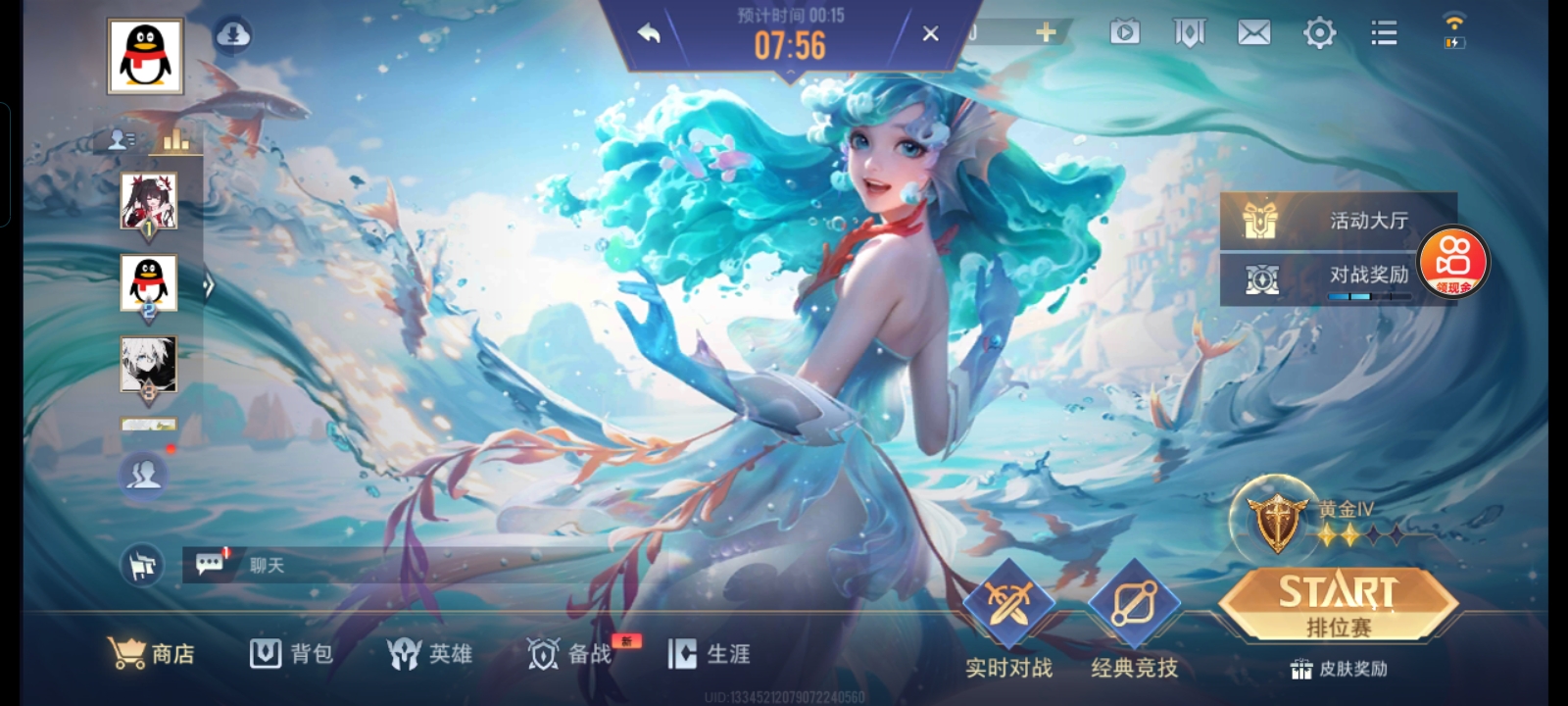Switch to the ranking chart tab

coord(174,137)
